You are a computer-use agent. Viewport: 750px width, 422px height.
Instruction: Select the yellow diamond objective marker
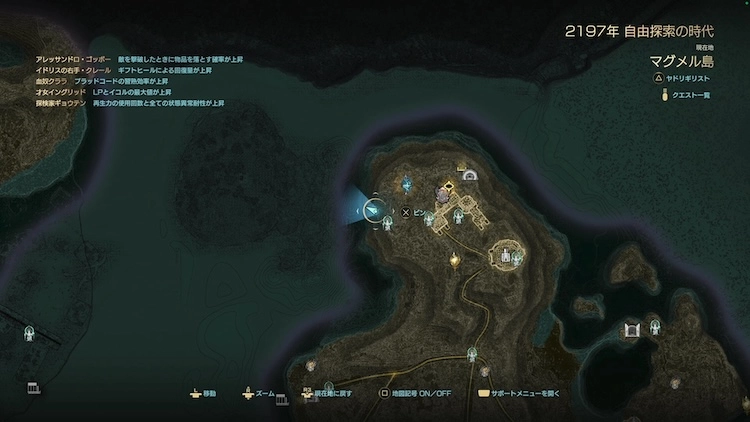tap(450, 186)
